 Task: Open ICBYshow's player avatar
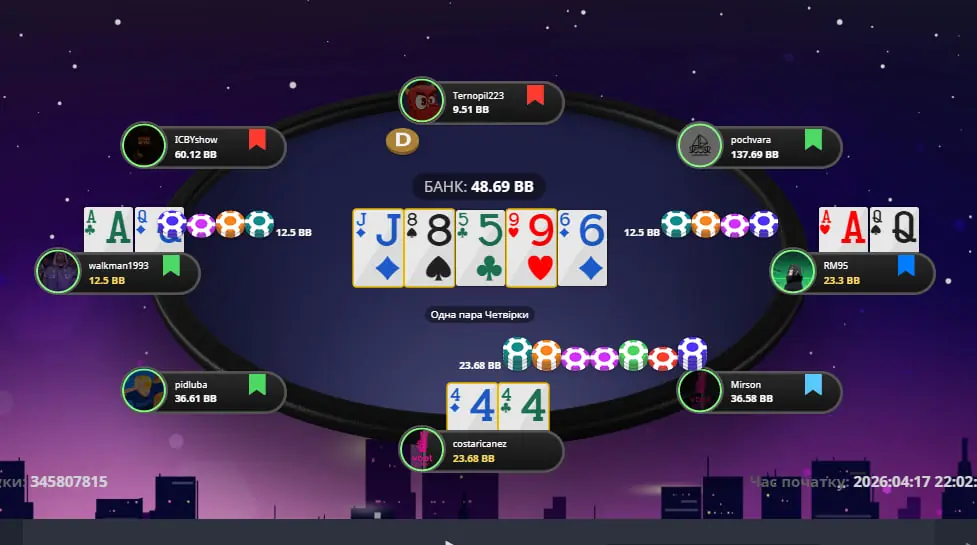click(x=144, y=145)
